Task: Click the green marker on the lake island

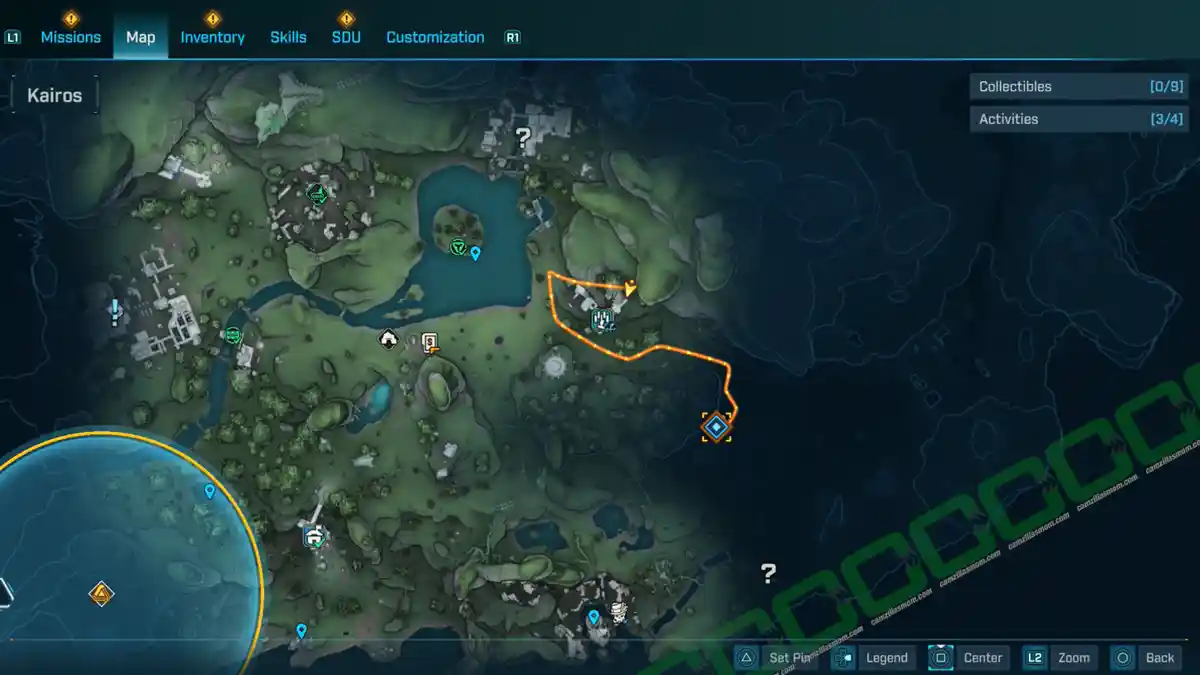Action: point(458,246)
